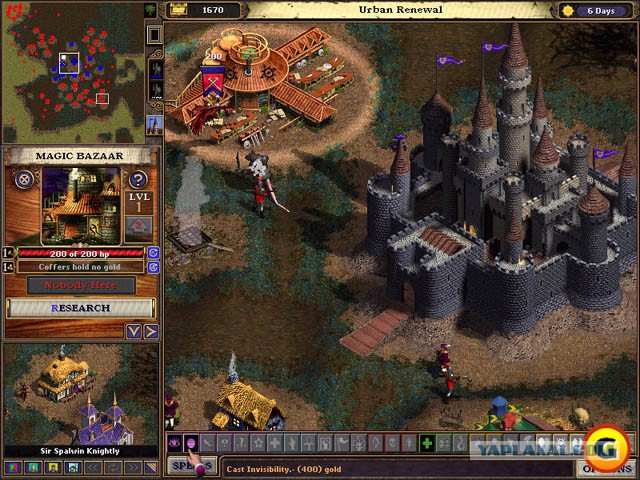640x480 pixels.
Task: Toggle the refresh icon beside the hp bar
Action: click(x=154, y=252)
